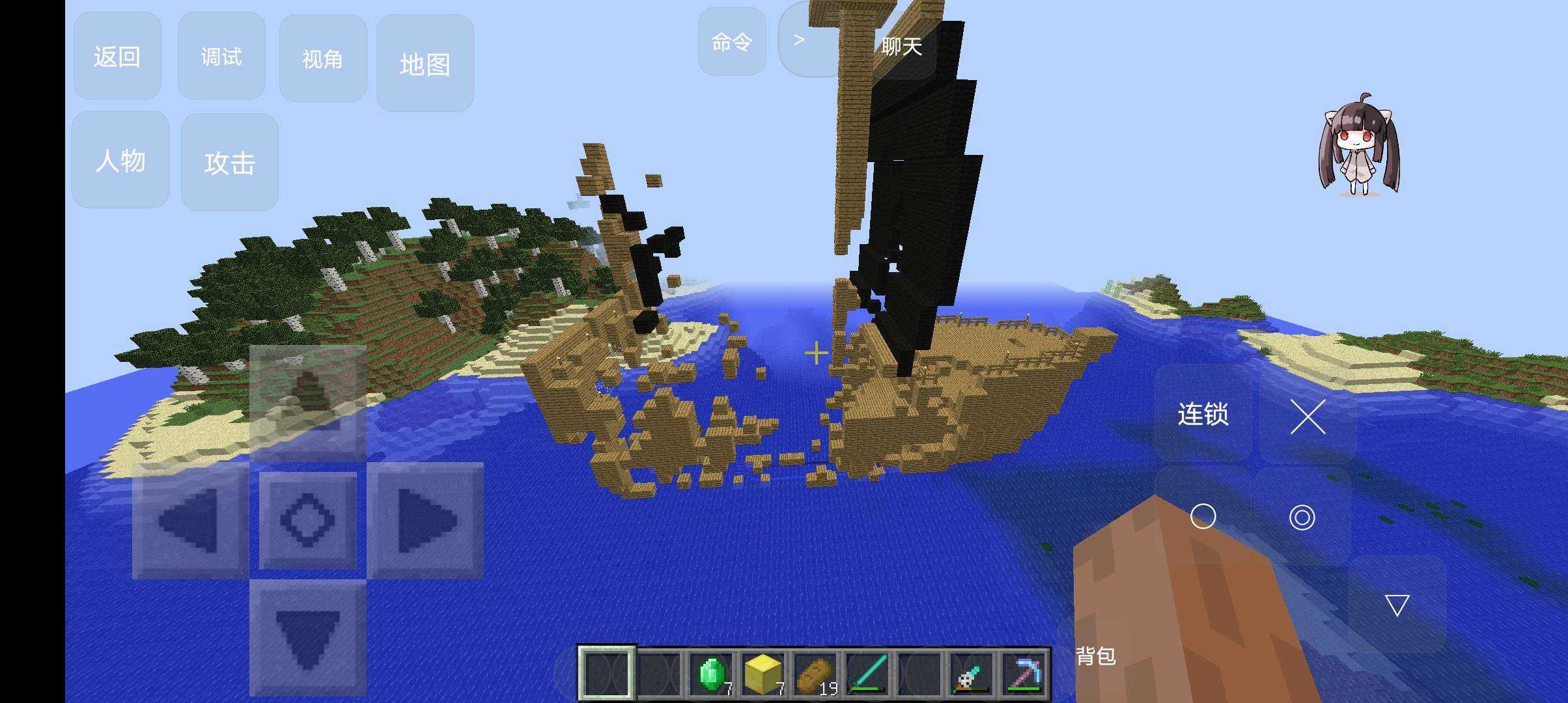This screenshot has height=703, width=1568.
Task: Equip the diamond pickaxe from the hotbar
Action: click(x=1025, y=674)
